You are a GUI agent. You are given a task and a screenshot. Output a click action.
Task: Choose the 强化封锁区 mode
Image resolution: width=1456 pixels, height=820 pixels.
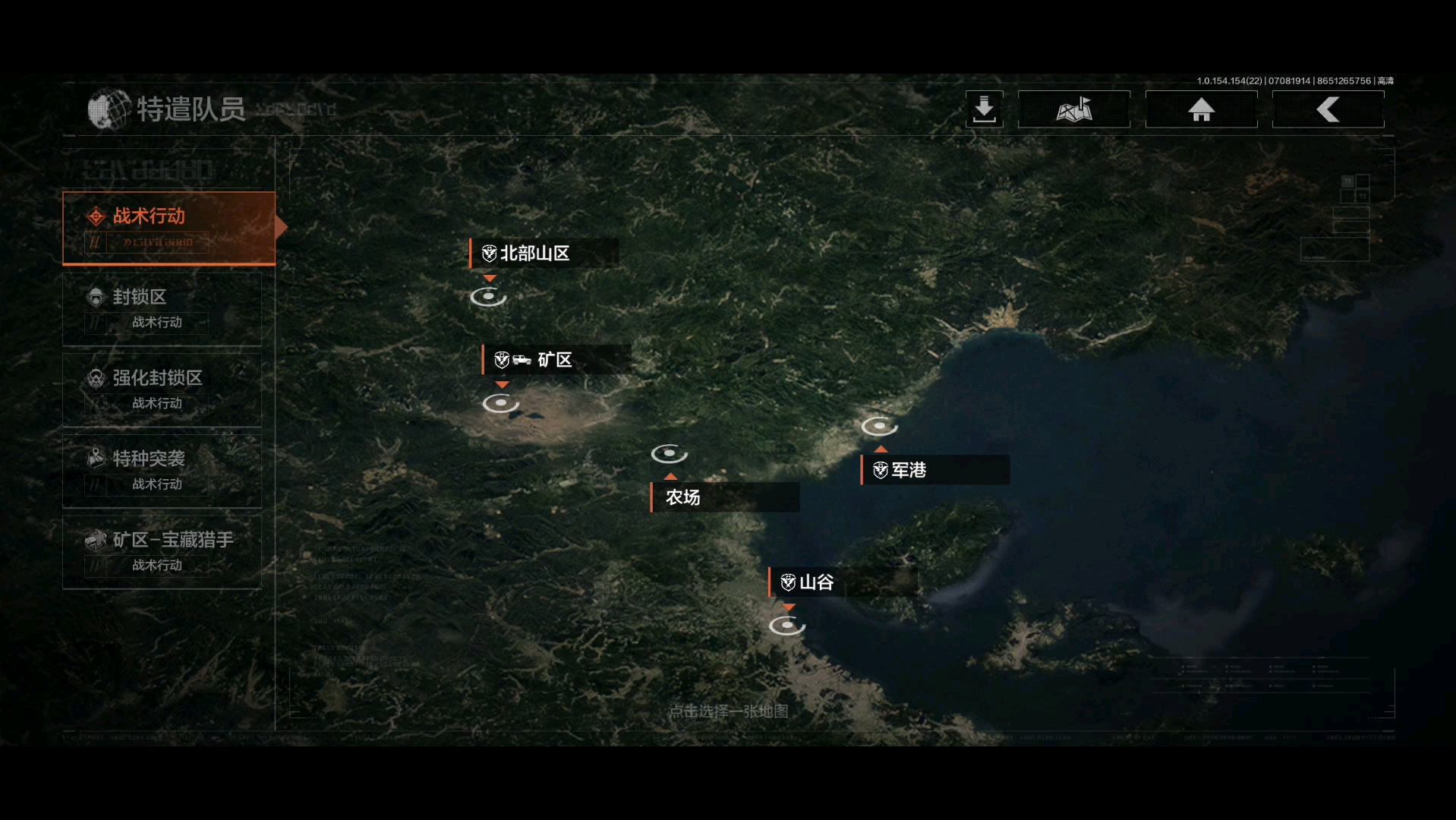coord(162,389)
